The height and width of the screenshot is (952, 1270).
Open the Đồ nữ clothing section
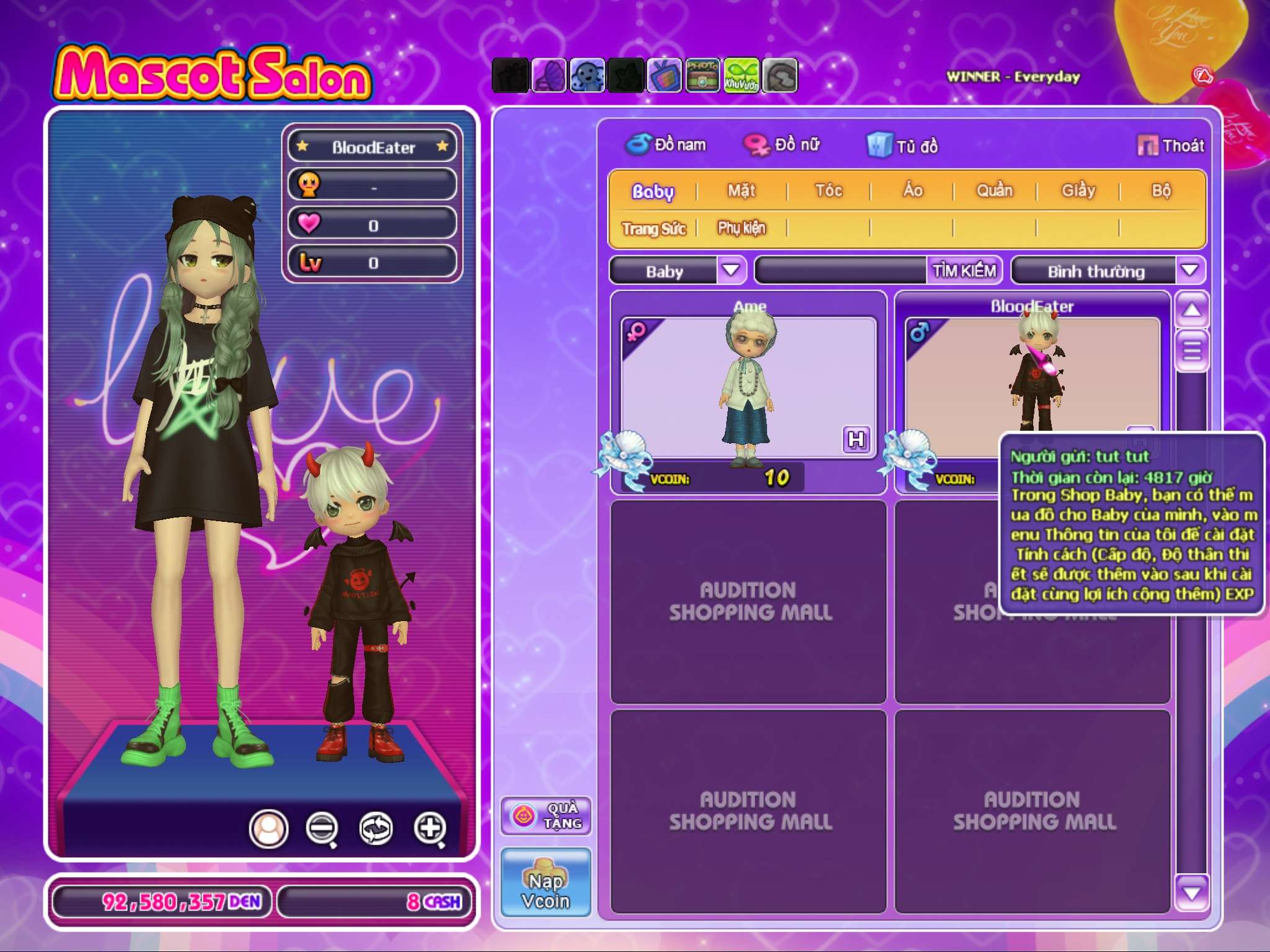(783, 145)
